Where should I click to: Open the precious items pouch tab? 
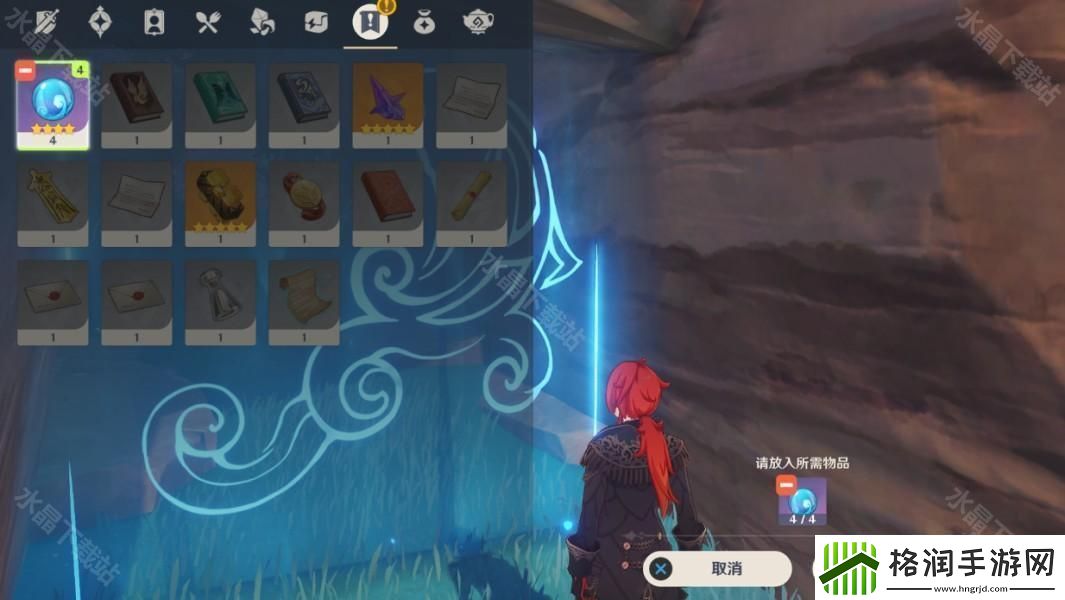point(424,22)
